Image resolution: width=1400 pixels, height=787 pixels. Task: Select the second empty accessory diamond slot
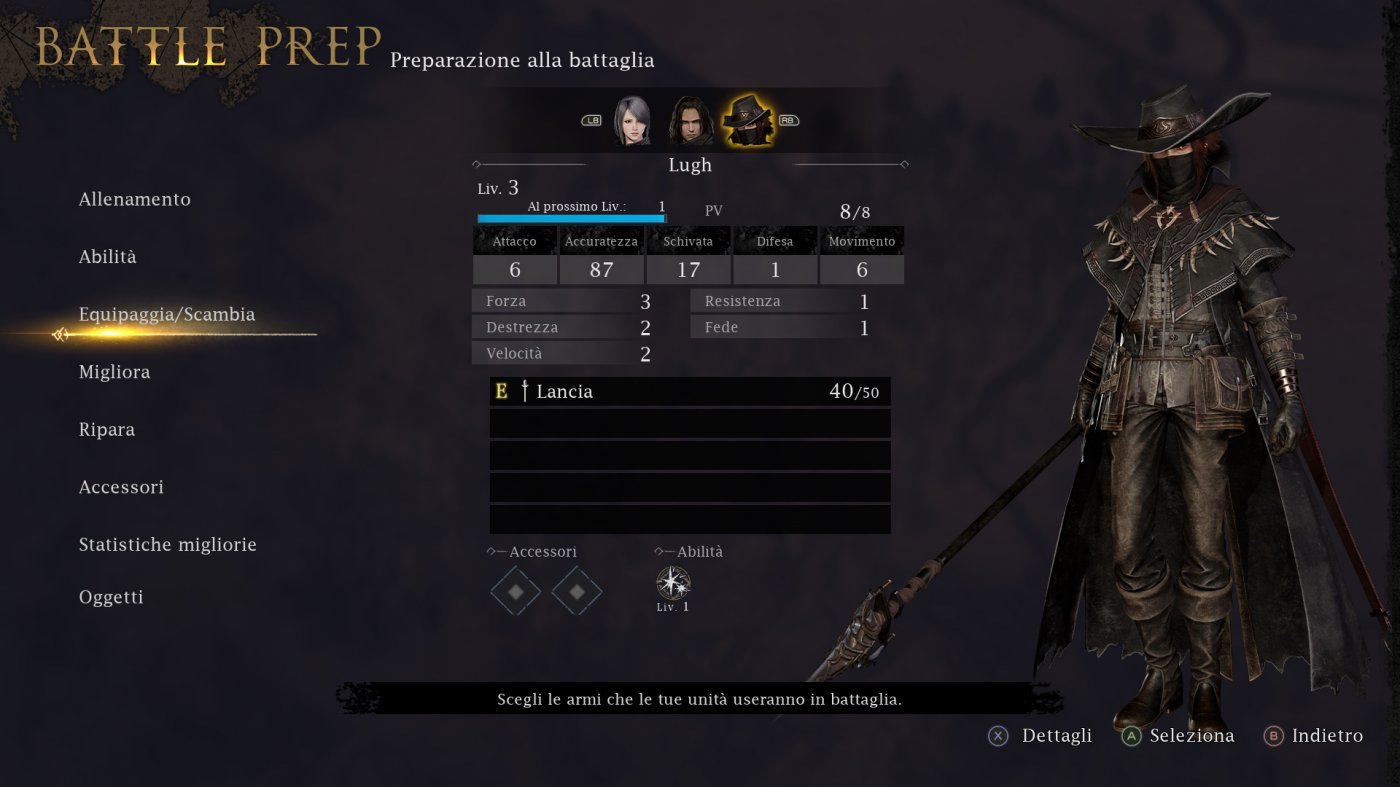point(577,591)
